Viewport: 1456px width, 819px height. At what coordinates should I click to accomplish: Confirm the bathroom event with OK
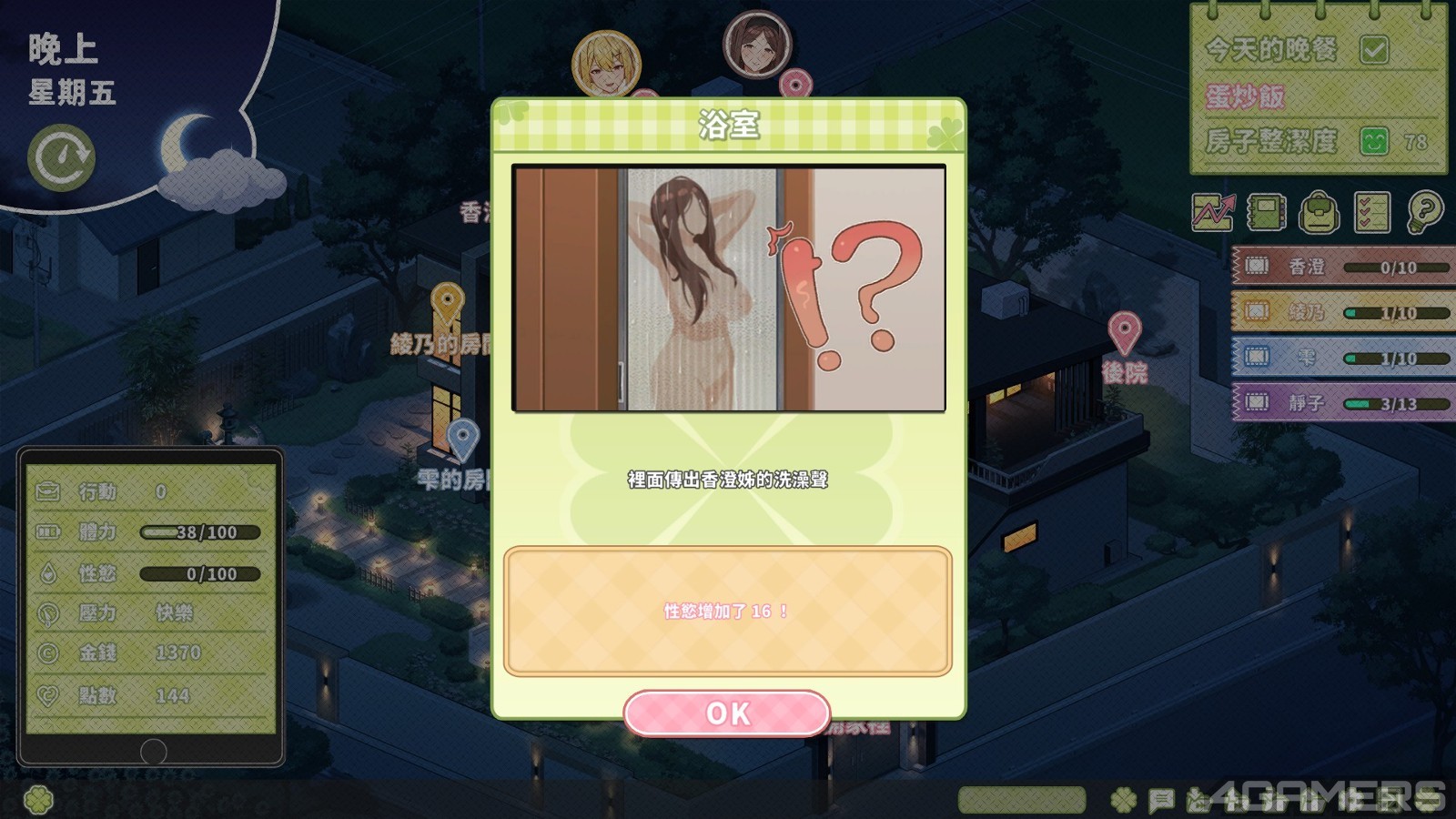pyautogui.click(x=726, y=713)
